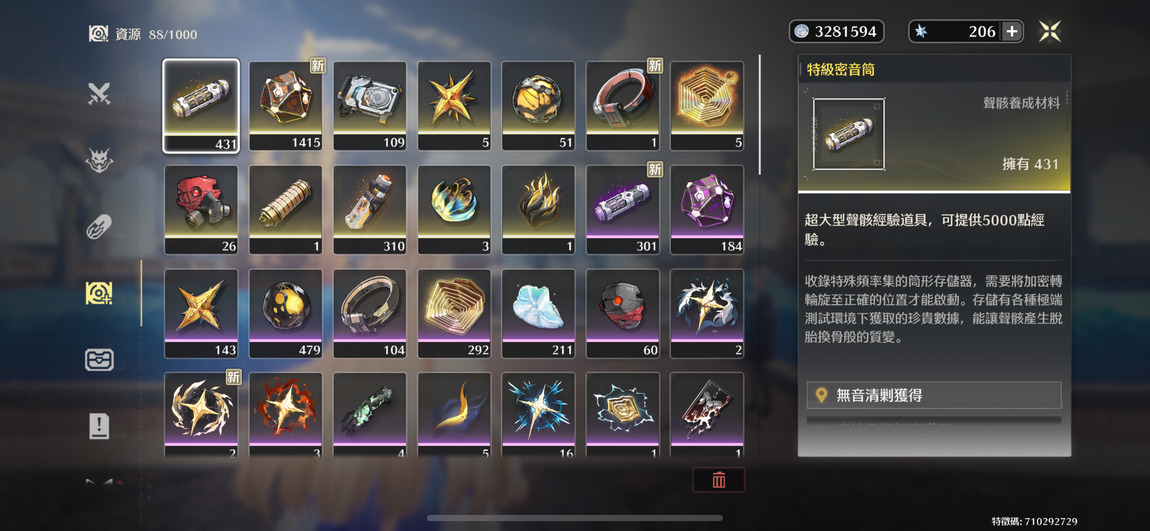Select the purple sealed tube with 301 count

pos(622,209)
